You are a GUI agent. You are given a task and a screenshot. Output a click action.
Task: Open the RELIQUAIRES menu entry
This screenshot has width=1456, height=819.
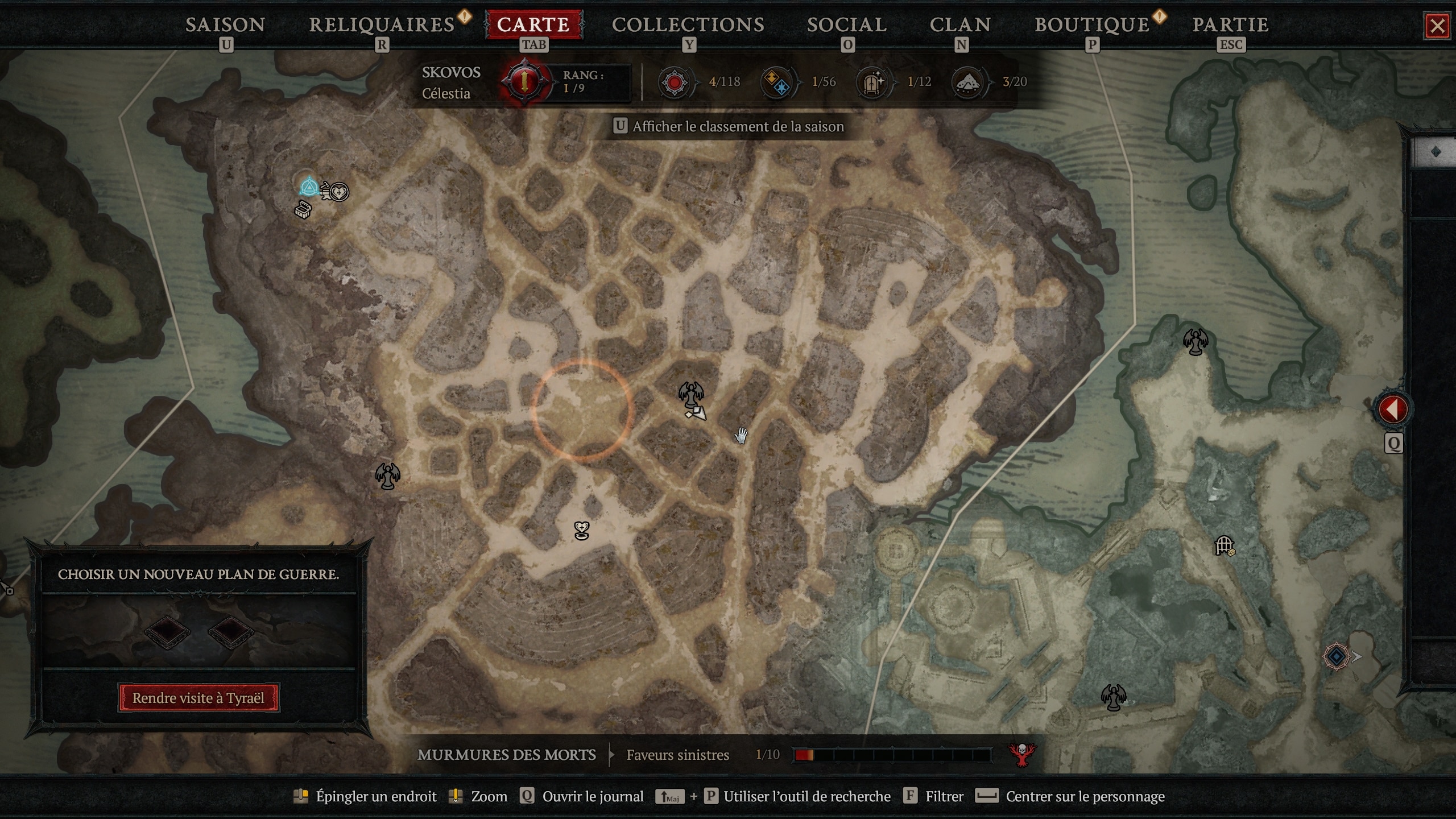379,24
